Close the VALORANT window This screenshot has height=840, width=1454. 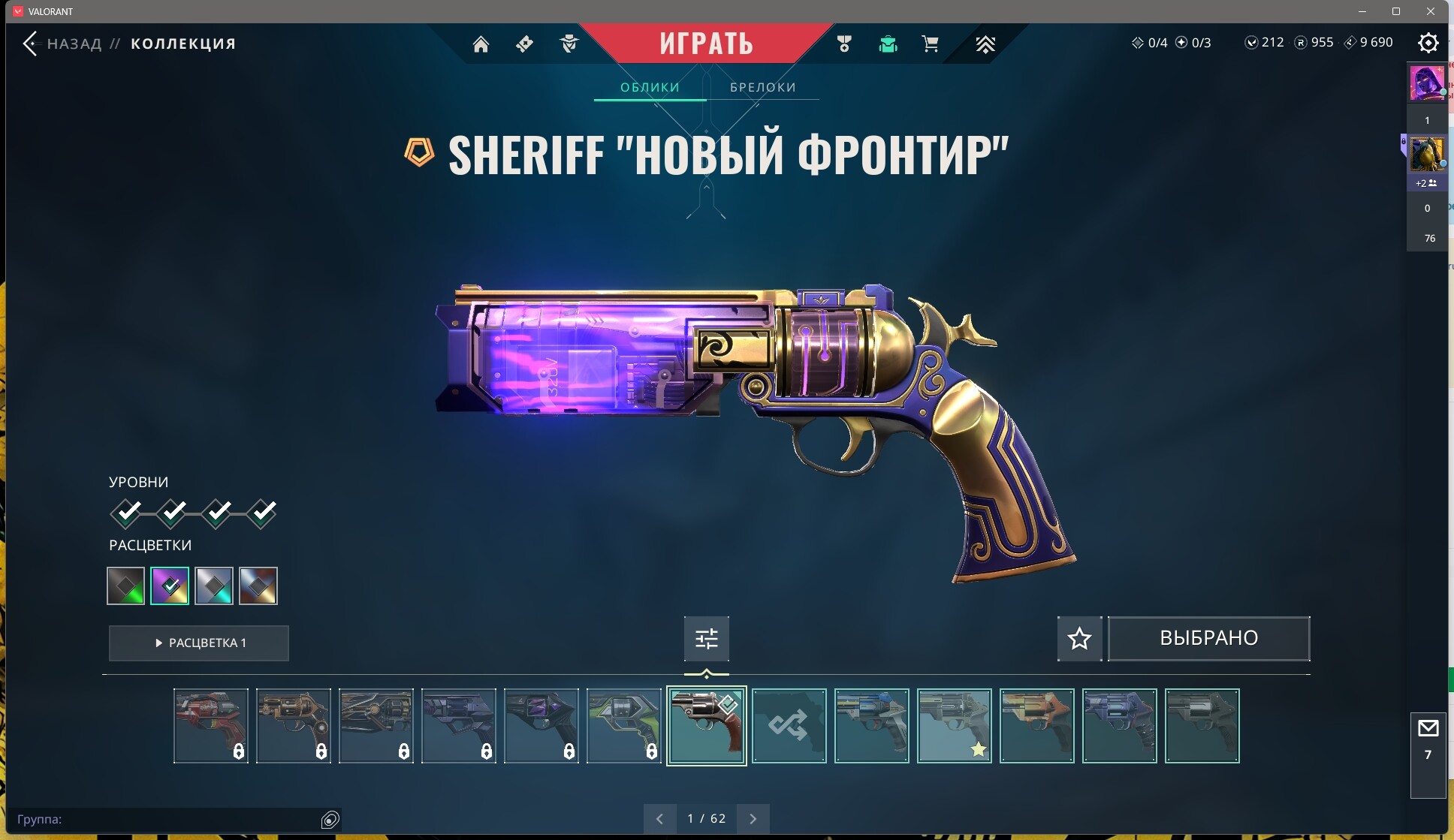[1431, 11]
